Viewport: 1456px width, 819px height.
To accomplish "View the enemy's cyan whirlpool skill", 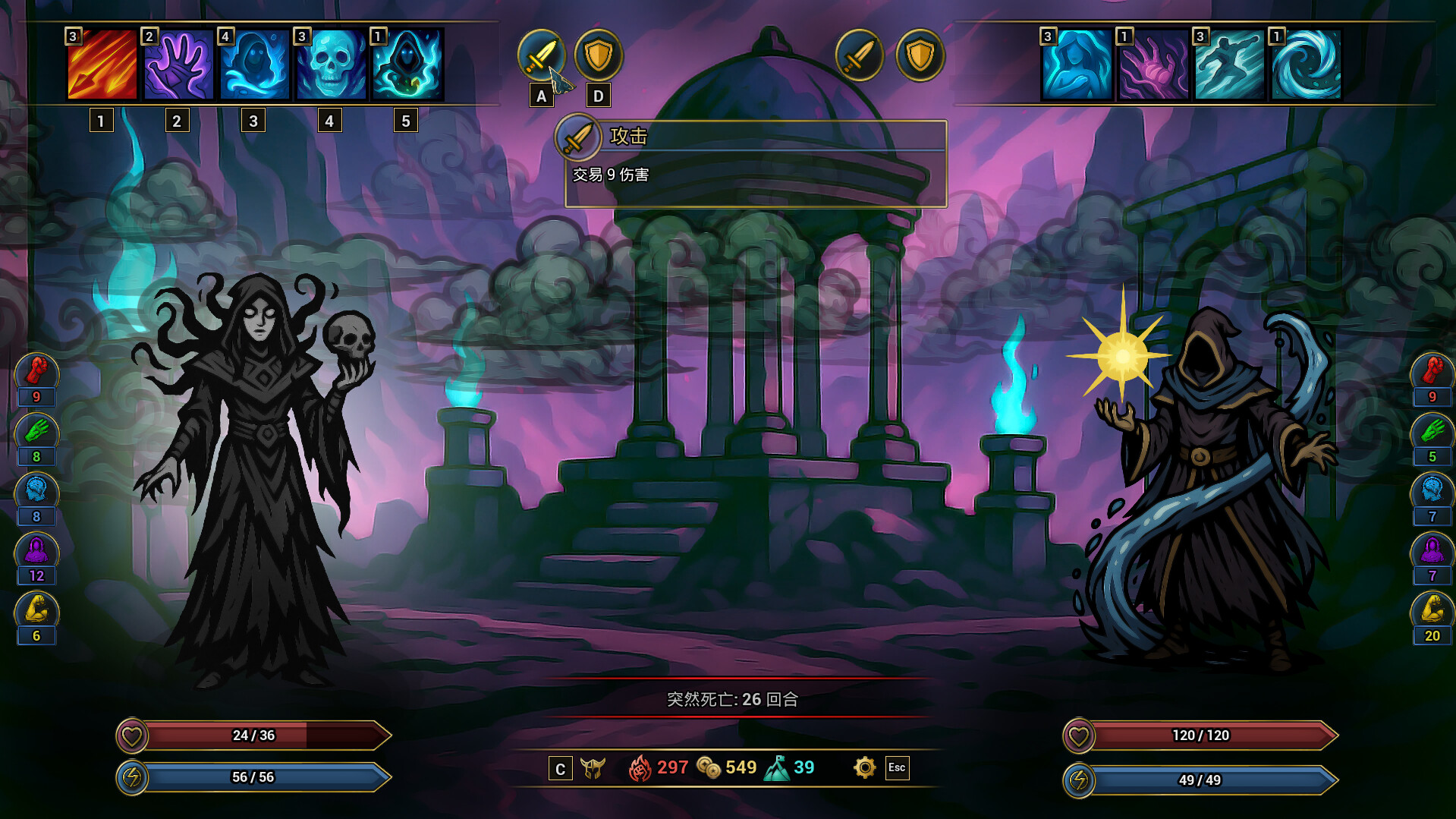I will (x=1306, y=65).
